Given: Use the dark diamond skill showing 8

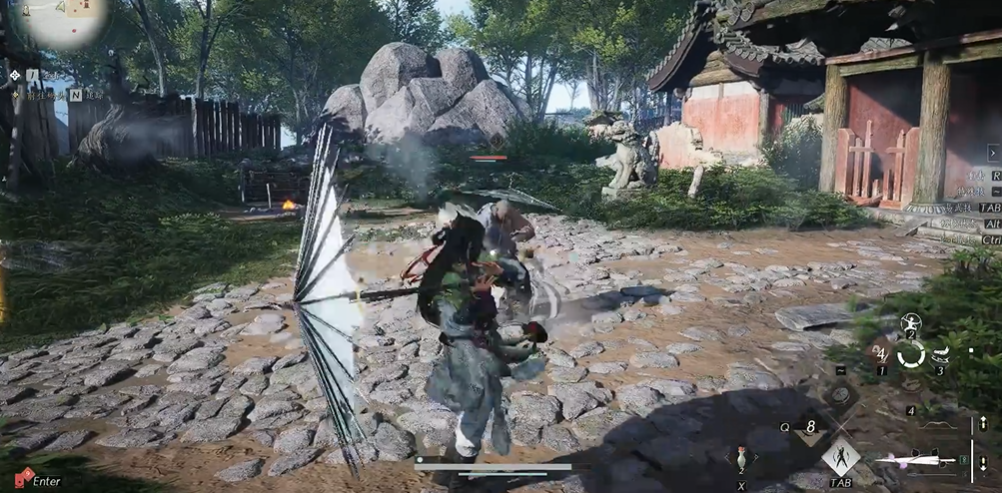Looking at the screenshot, I should pos(810,426).
